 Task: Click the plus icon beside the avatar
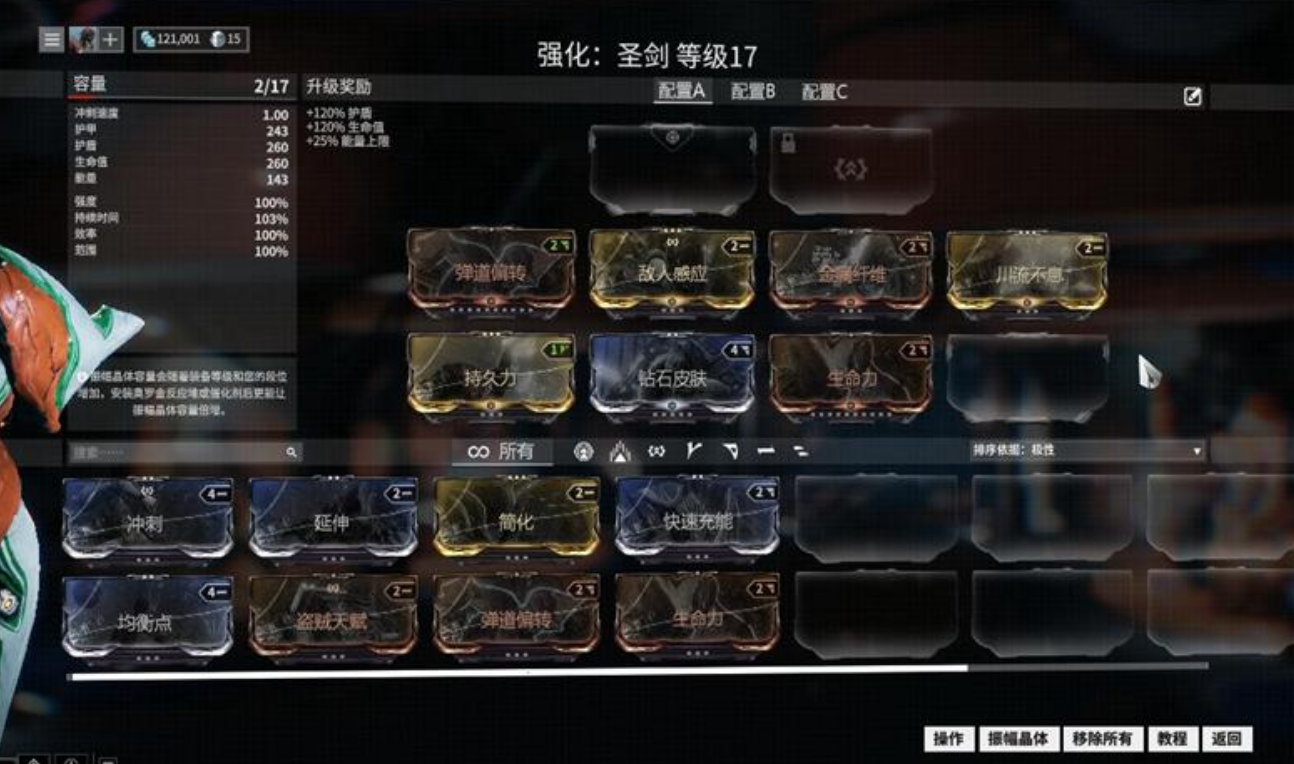click(x=110, y=41)
